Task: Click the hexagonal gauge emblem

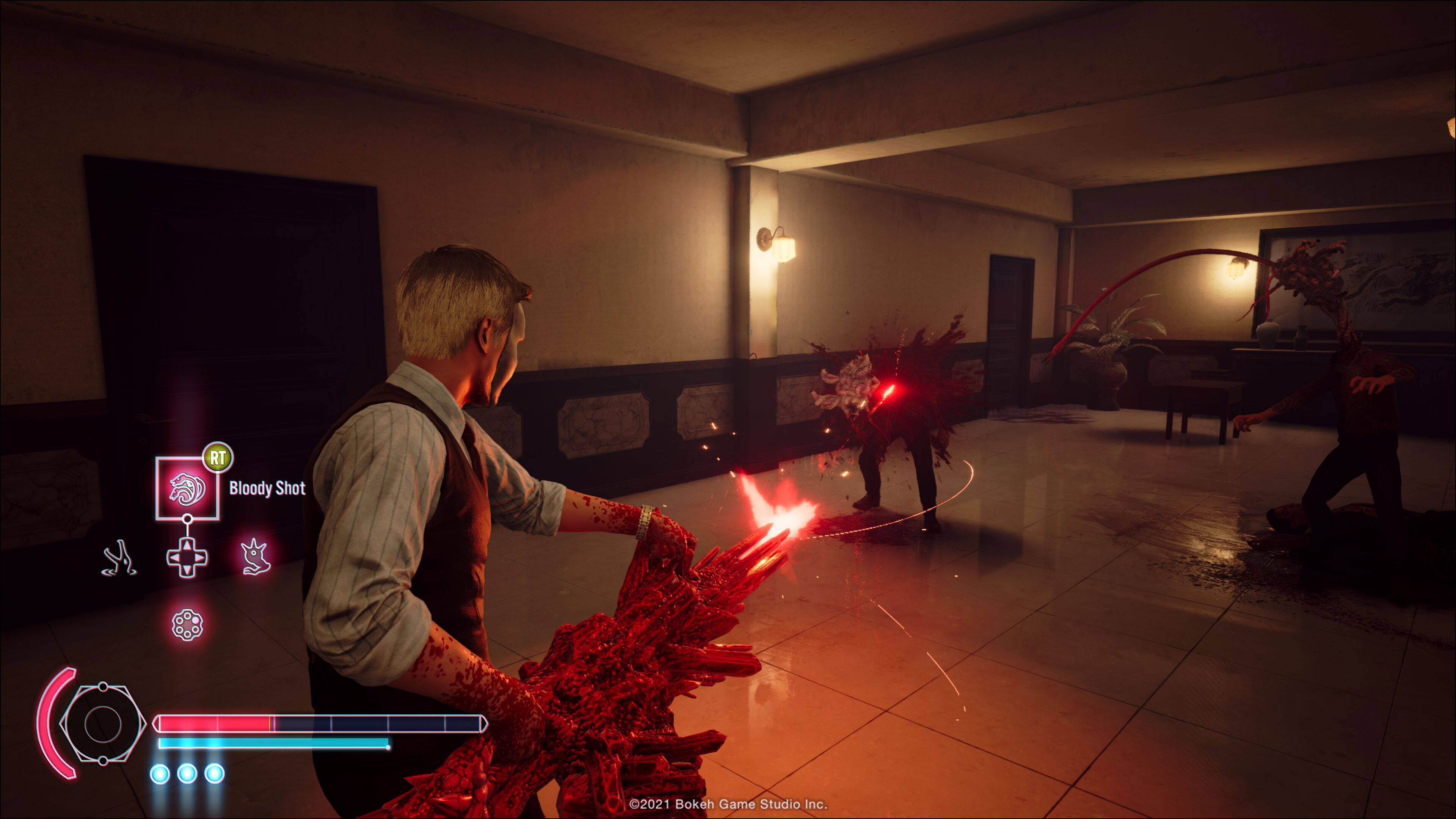Action: (x=102, y=723)
